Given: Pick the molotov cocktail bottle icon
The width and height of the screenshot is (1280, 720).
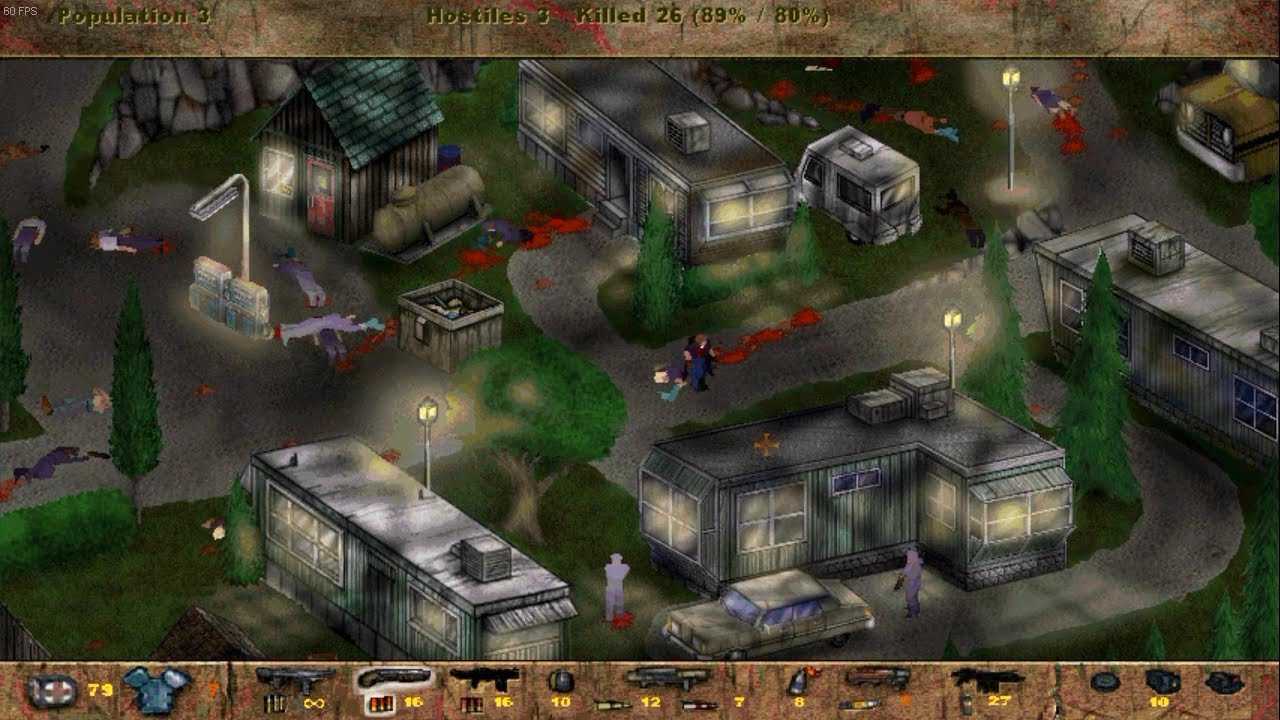Looking at the screenshot, I should (798, 682).
